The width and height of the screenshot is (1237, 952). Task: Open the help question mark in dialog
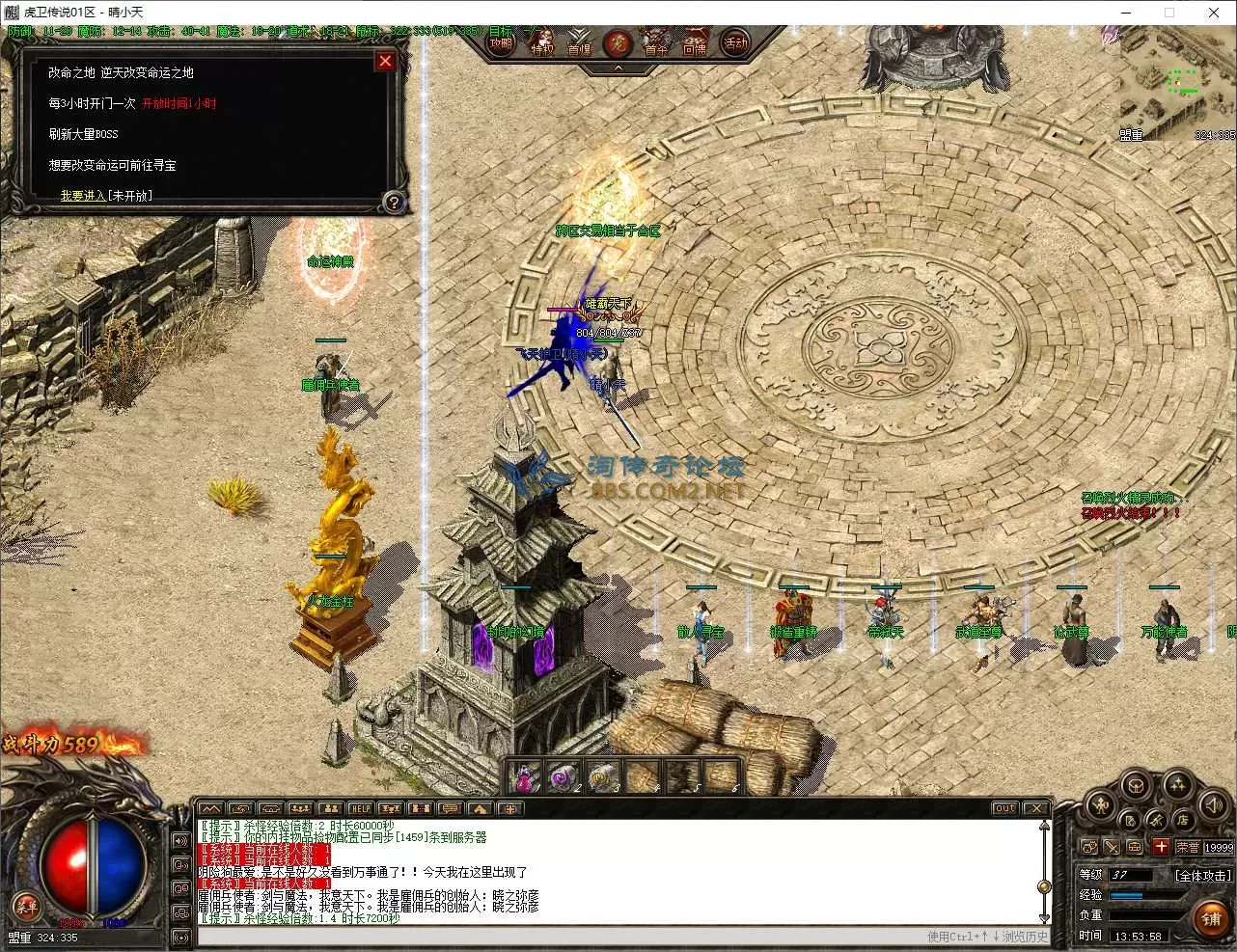point(393,203)
